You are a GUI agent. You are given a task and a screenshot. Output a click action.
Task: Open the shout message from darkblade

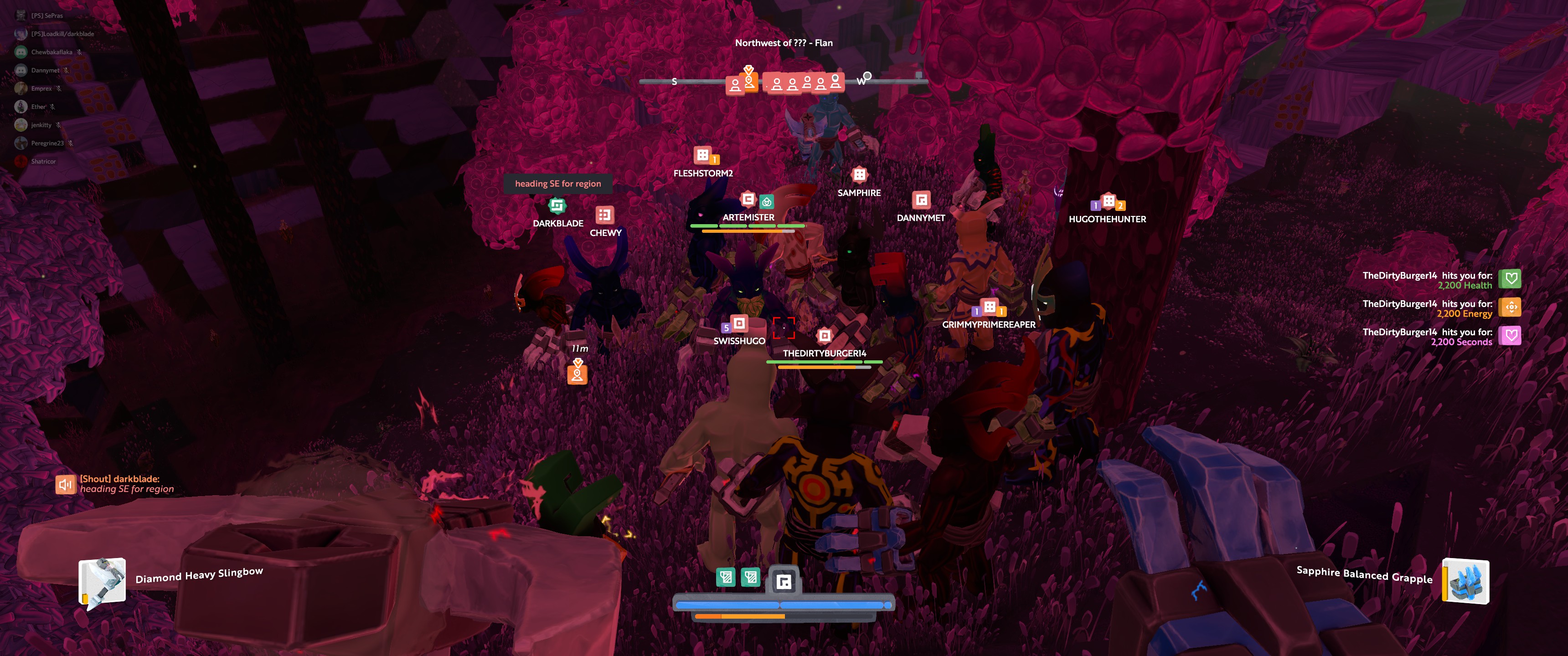(127, 484)
